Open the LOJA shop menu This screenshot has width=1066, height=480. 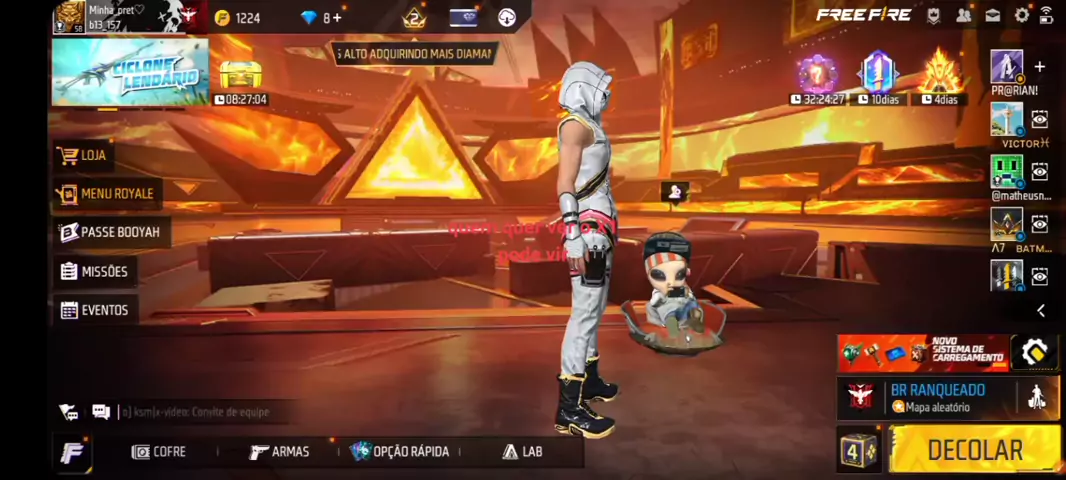click(83, 155)
